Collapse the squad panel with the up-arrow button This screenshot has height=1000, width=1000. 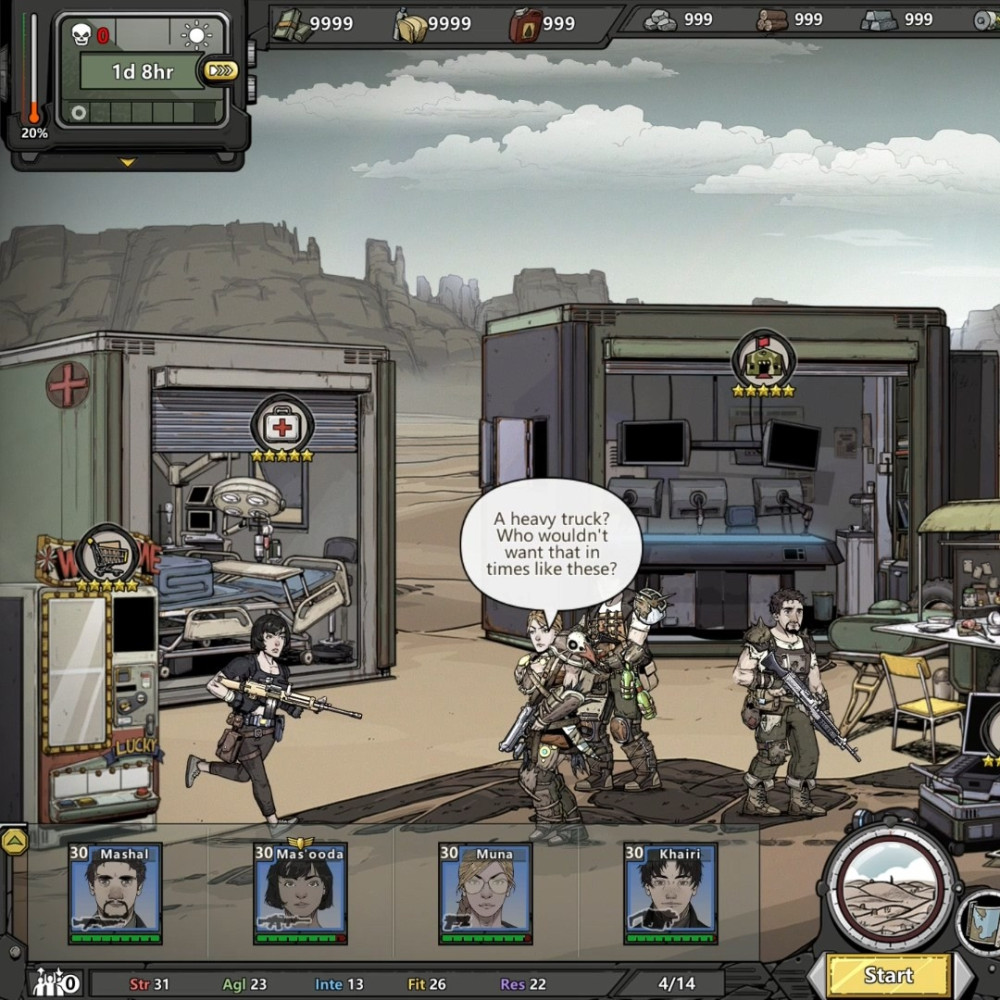tap(14, 841)
